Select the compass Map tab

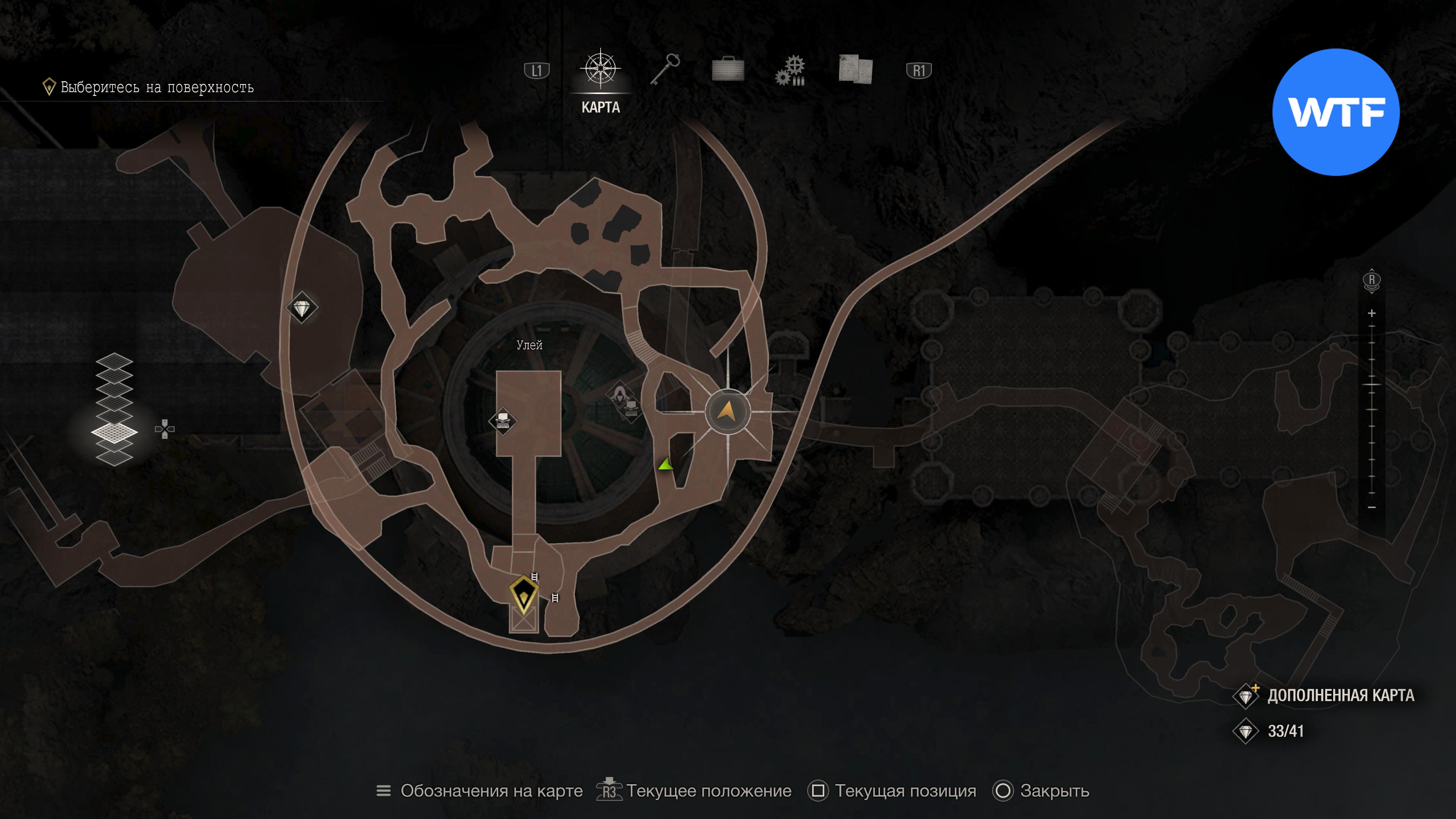tap(600, 69)
